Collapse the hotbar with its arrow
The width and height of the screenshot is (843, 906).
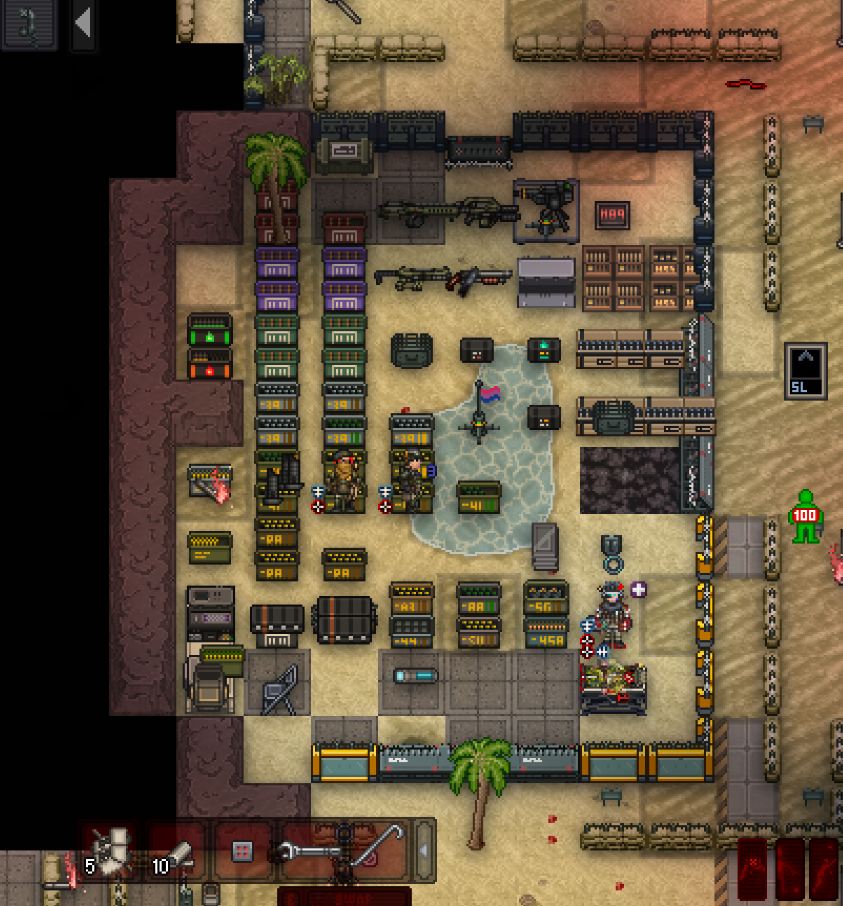pyautogui.click(x=425, y=851)
